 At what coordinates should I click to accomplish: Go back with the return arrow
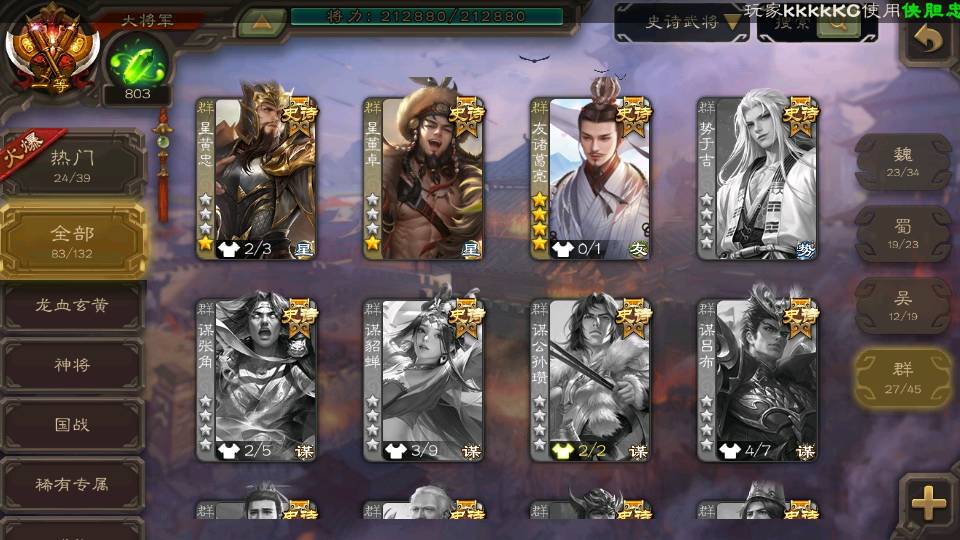[x=930, y=41]
